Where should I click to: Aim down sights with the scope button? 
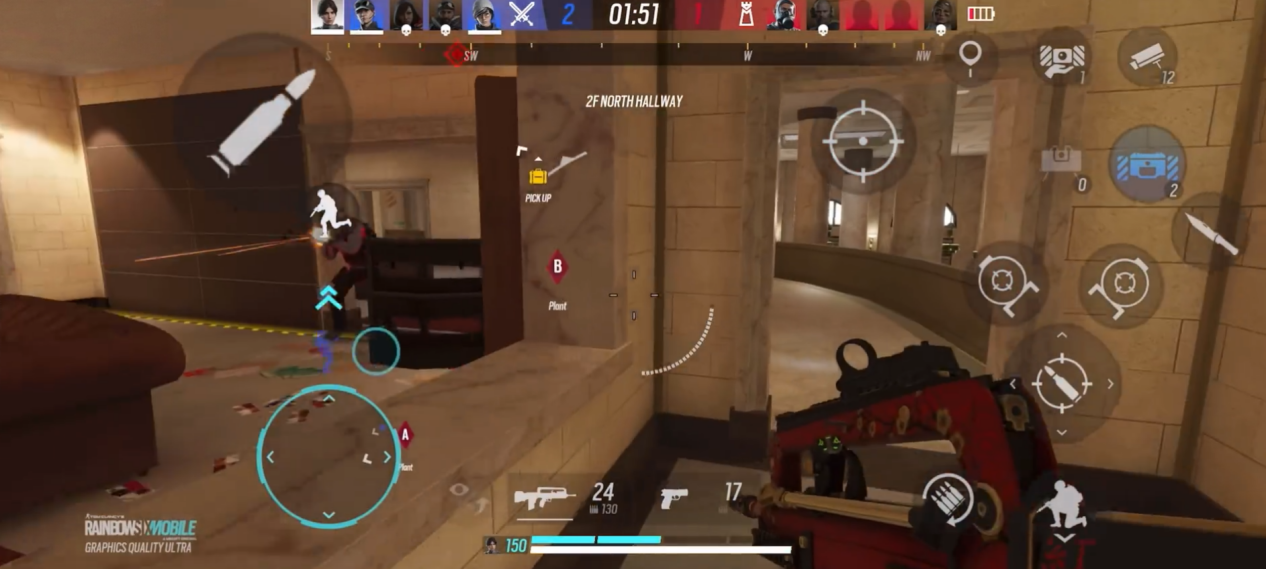(862, 140)
